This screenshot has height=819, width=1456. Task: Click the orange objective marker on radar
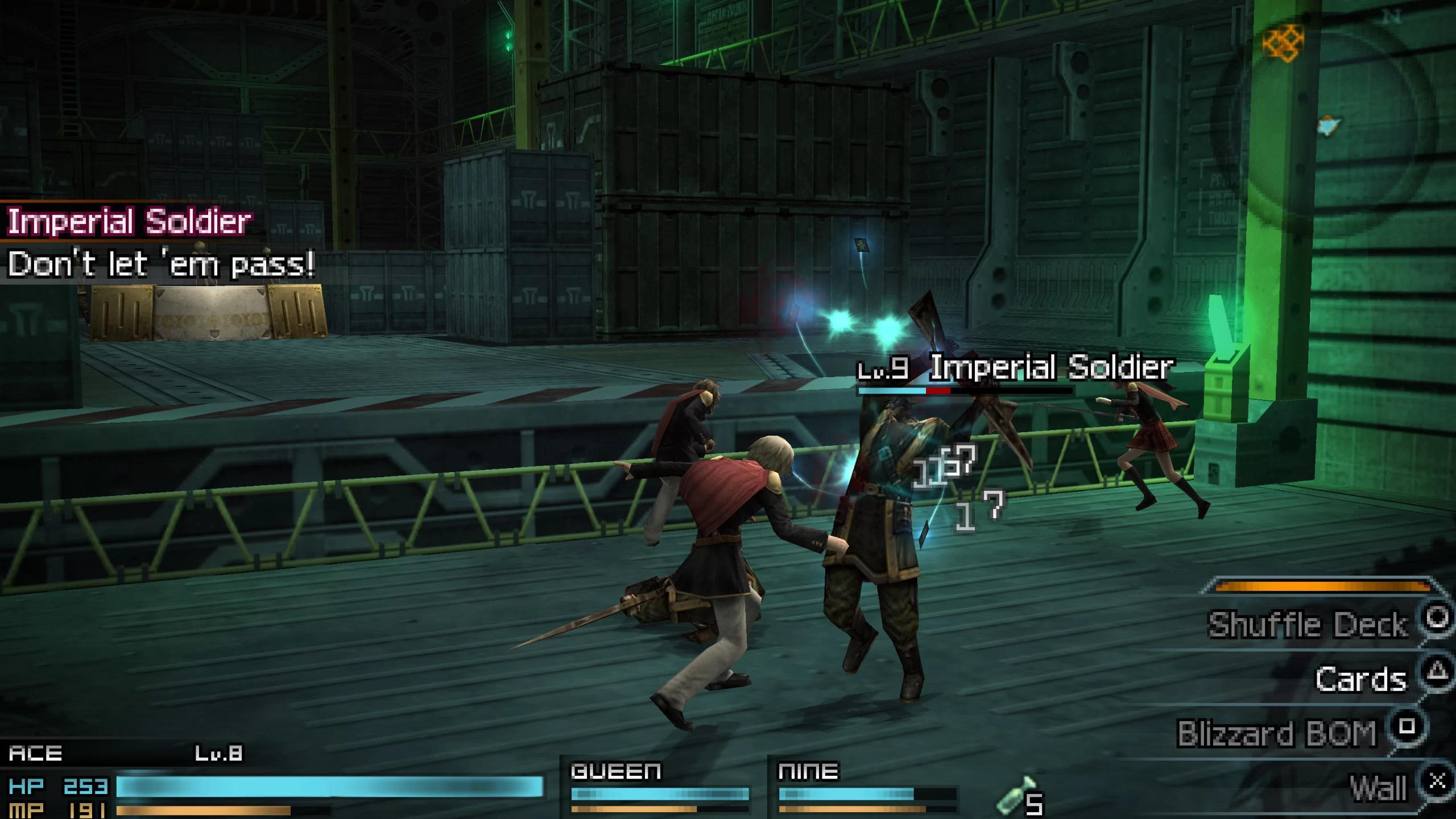point(1283,42)
